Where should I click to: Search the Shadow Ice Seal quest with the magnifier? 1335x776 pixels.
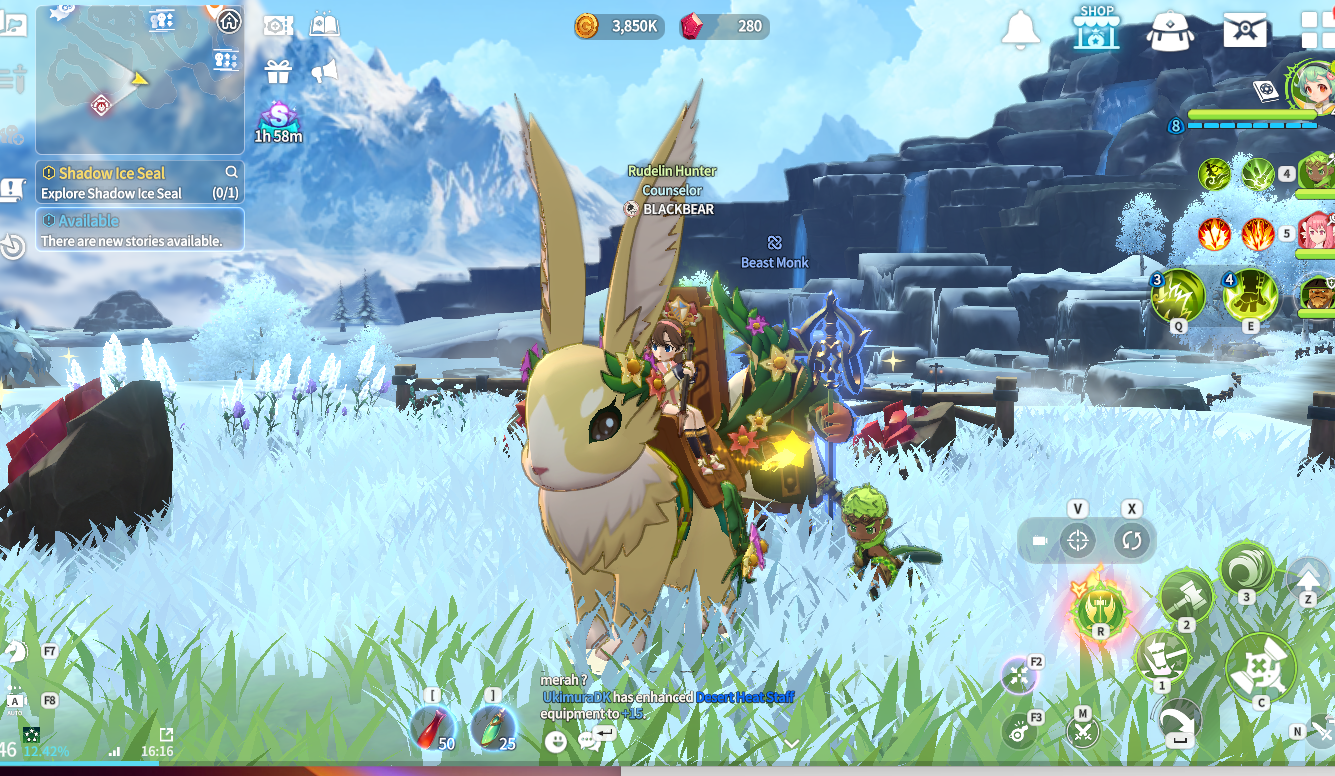[x=232, y=172]
